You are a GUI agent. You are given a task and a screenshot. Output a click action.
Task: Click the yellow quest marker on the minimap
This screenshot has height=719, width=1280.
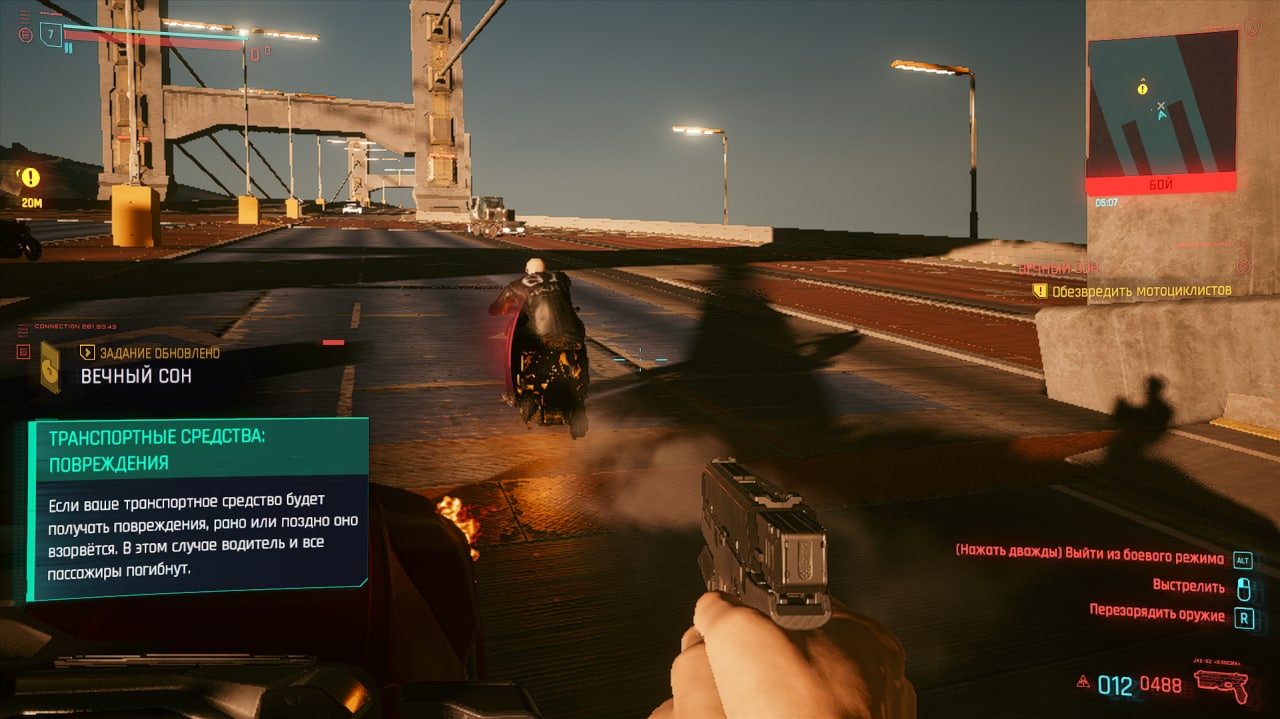point(1142,89)
